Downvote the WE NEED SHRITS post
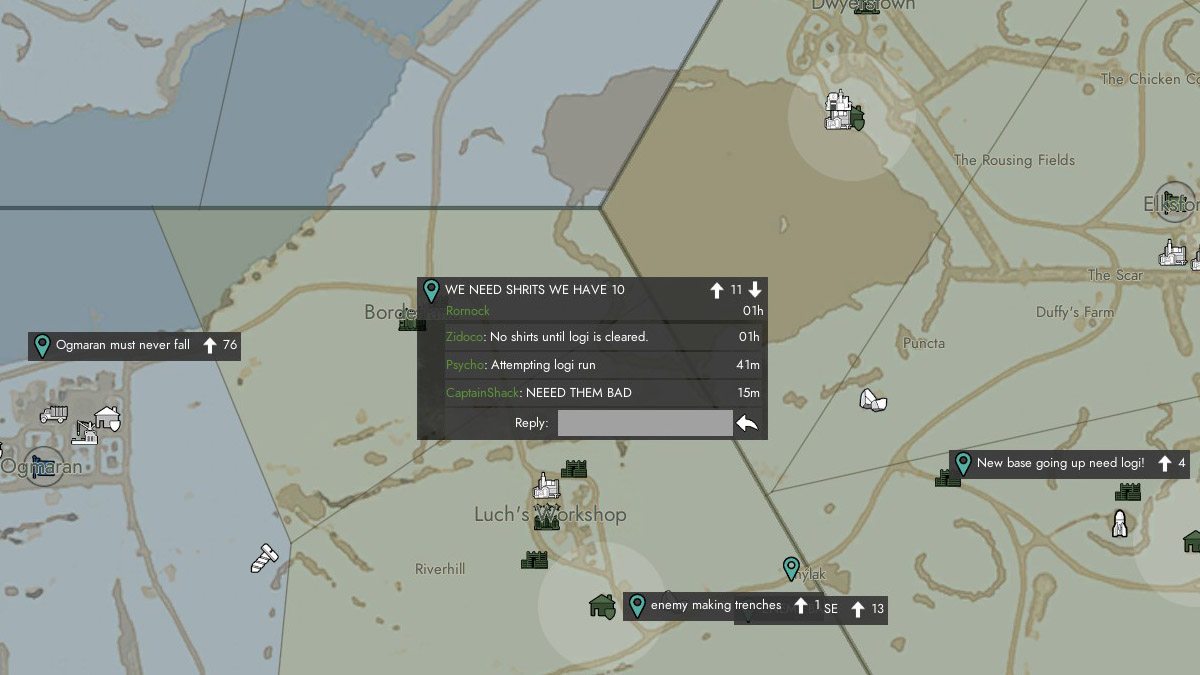The image size is (1200, 675). point(755,290)
